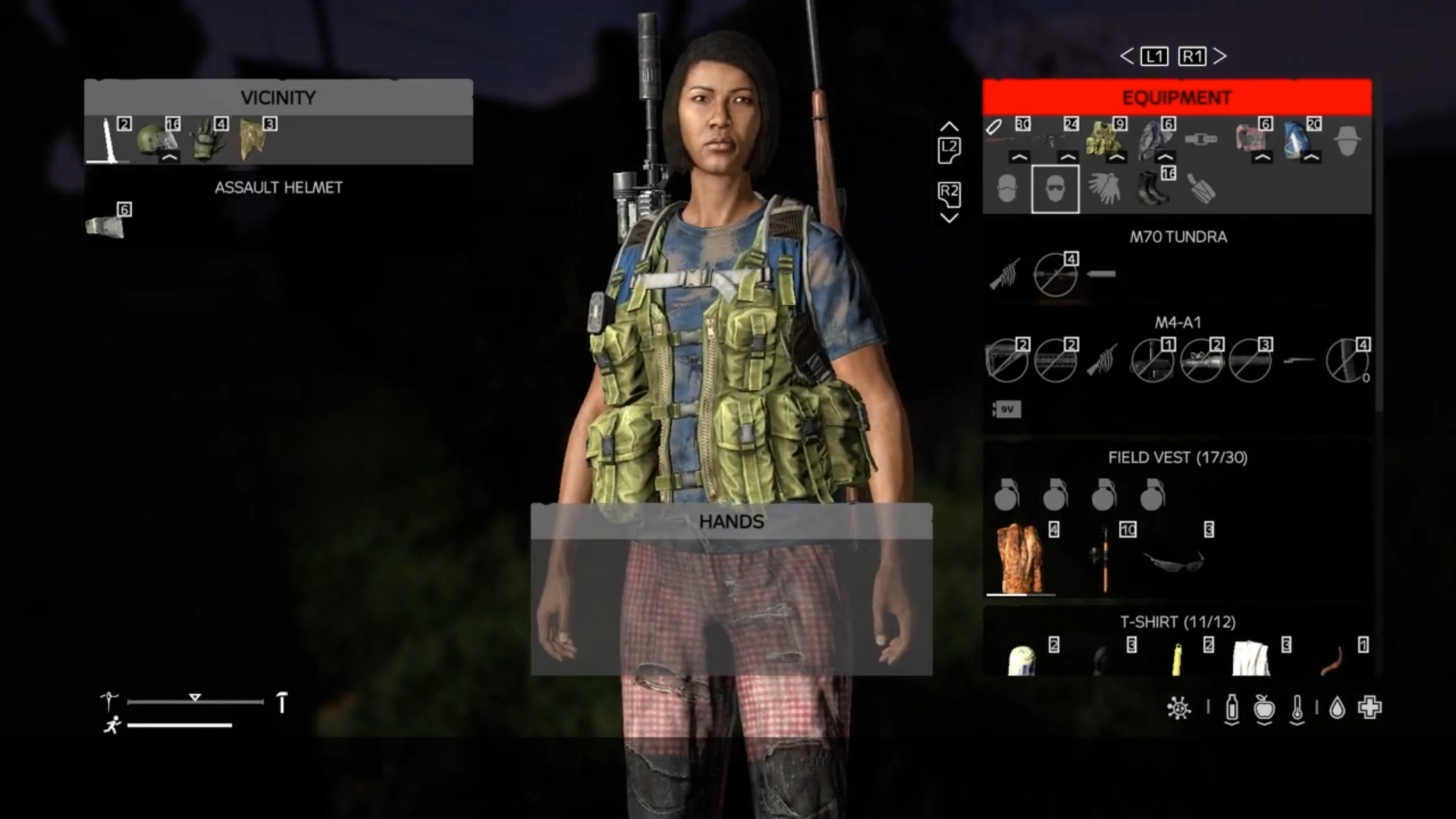Toggle the selected face mask slot
1456x819 pixels.
click(x=1055, y=188)
